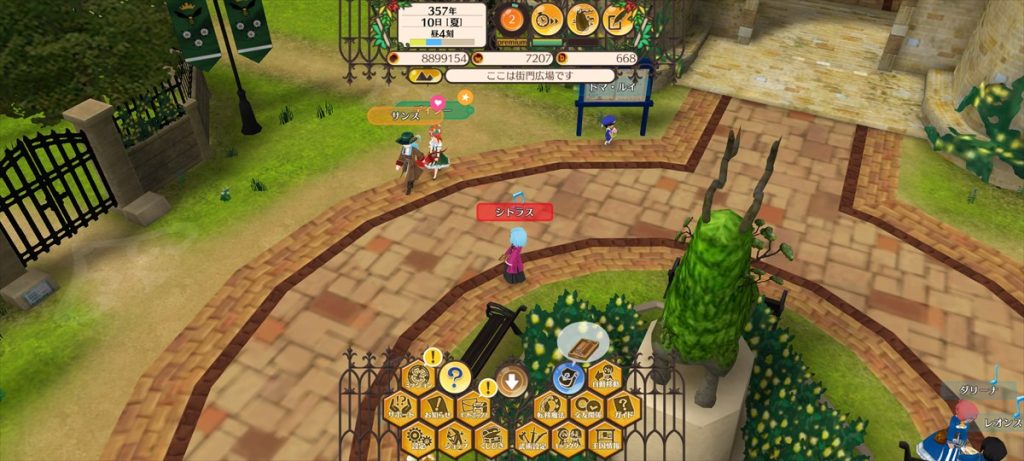This screenshot has height=461, width=1024.
Task: Activate the stopwatch fast-forward button
Action: 546,18
